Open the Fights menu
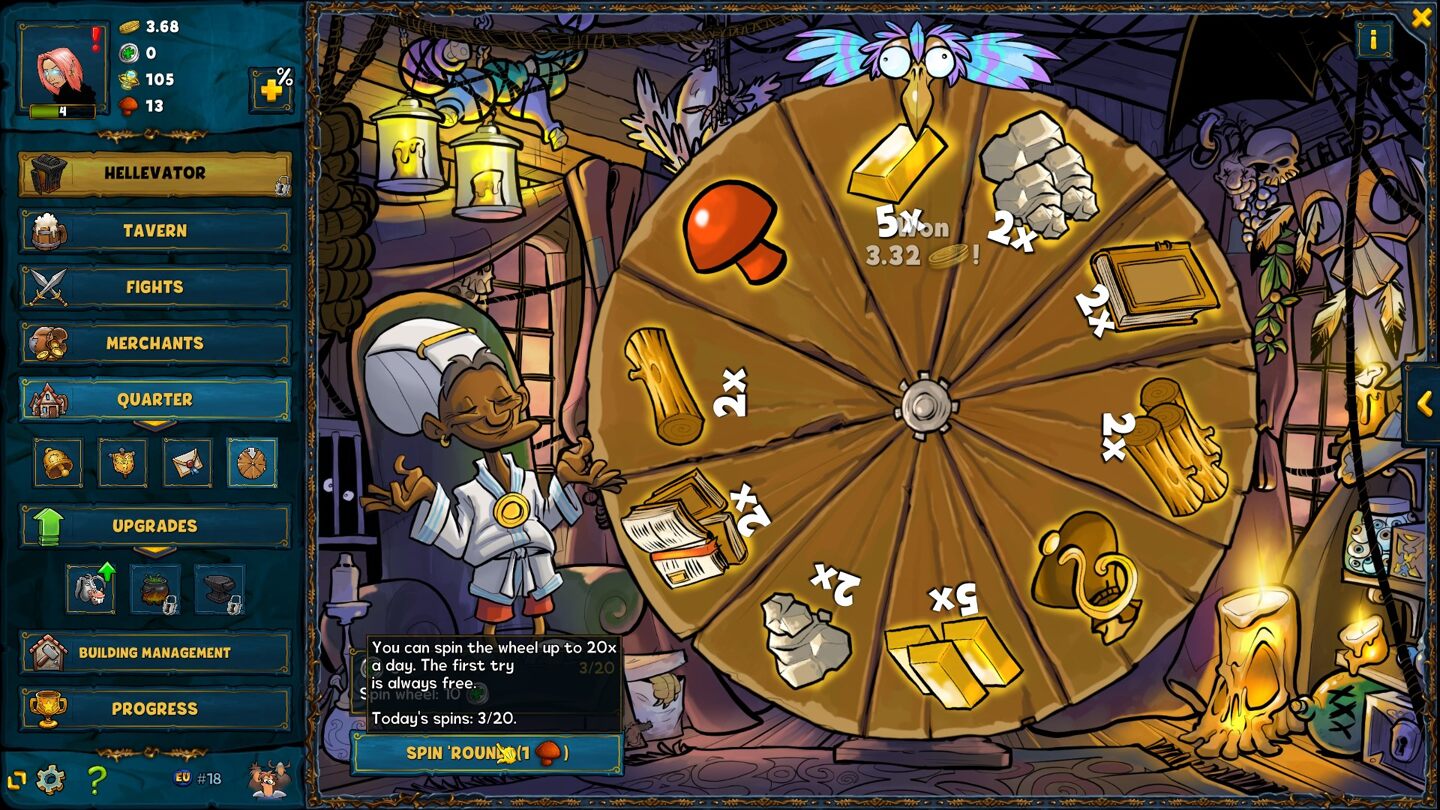1440x810 pixels. pyautogui.click(x=155, y=287)
